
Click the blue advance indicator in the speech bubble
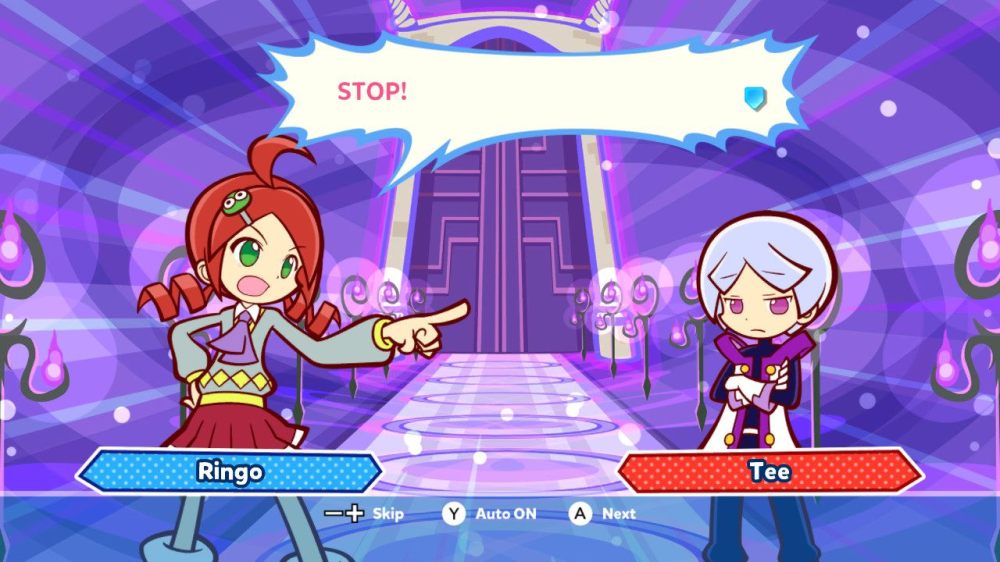pos(755,97)
